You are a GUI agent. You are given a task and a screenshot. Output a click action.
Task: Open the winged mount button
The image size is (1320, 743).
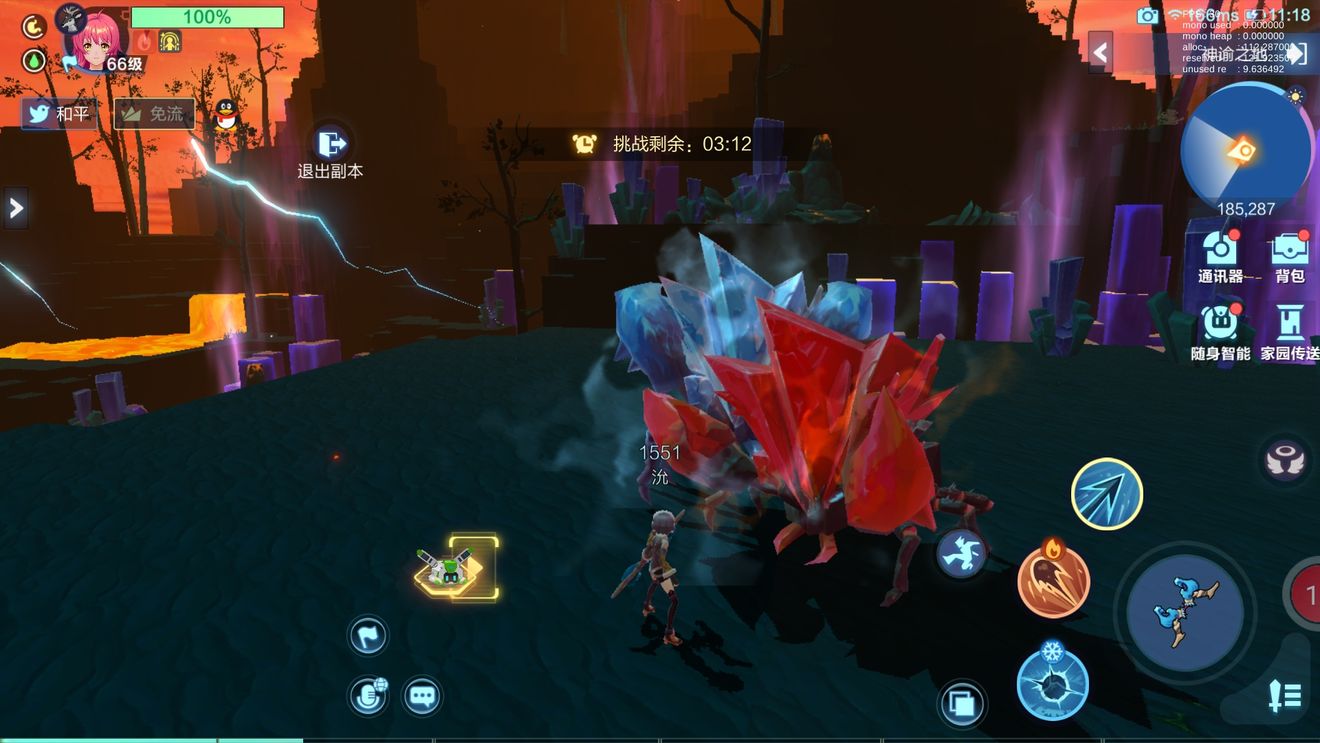click(1284, 460)
